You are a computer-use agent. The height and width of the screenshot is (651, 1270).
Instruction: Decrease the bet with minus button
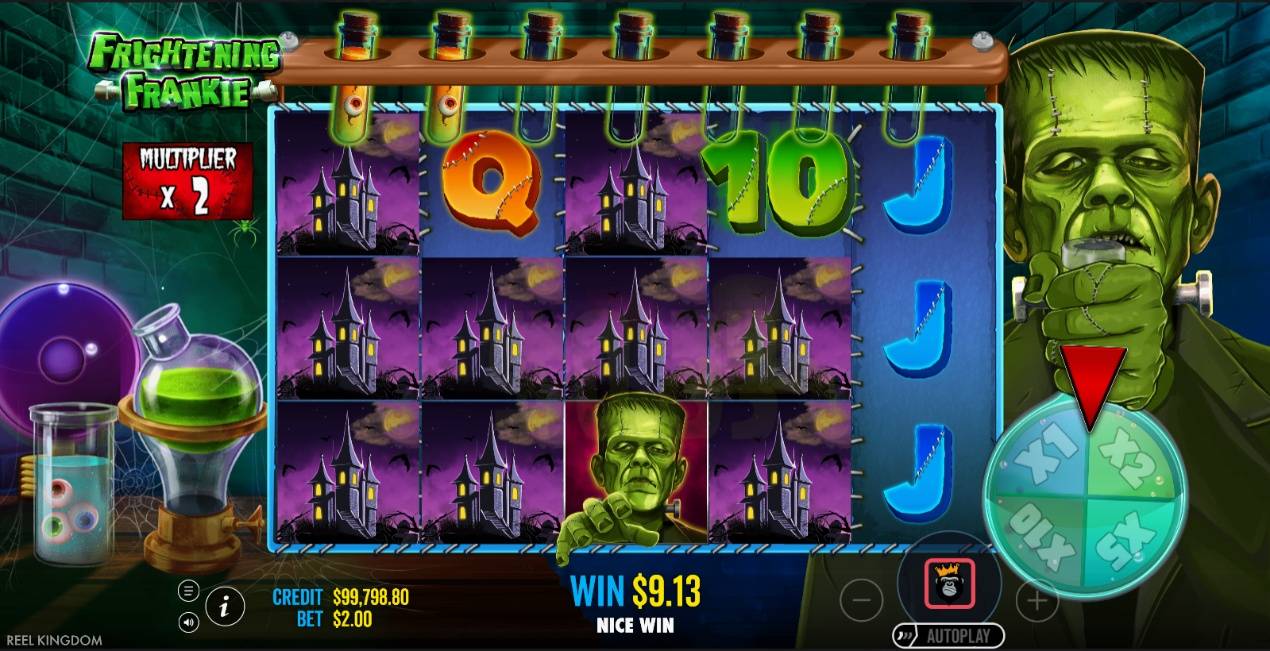click(x=861, y=601)
